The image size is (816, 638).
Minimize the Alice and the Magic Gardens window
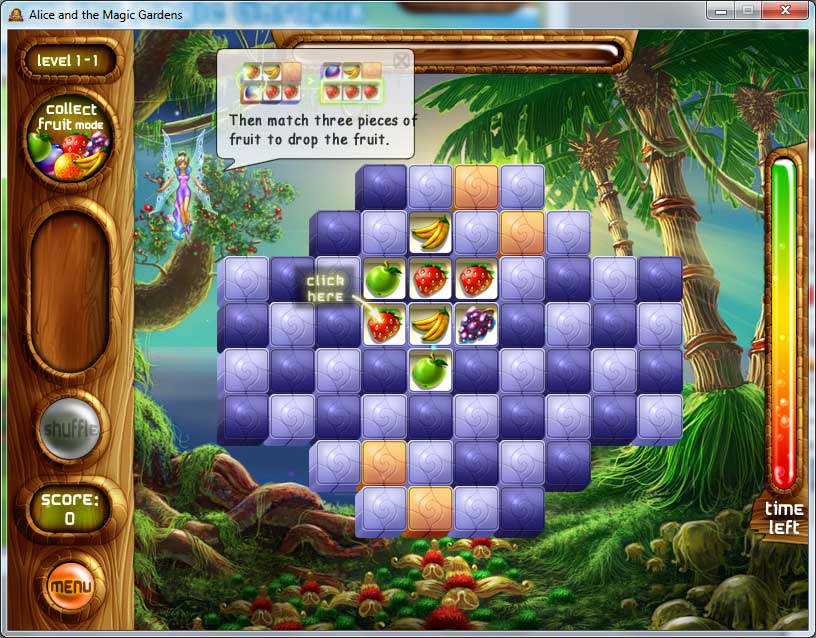pos(720,10)
